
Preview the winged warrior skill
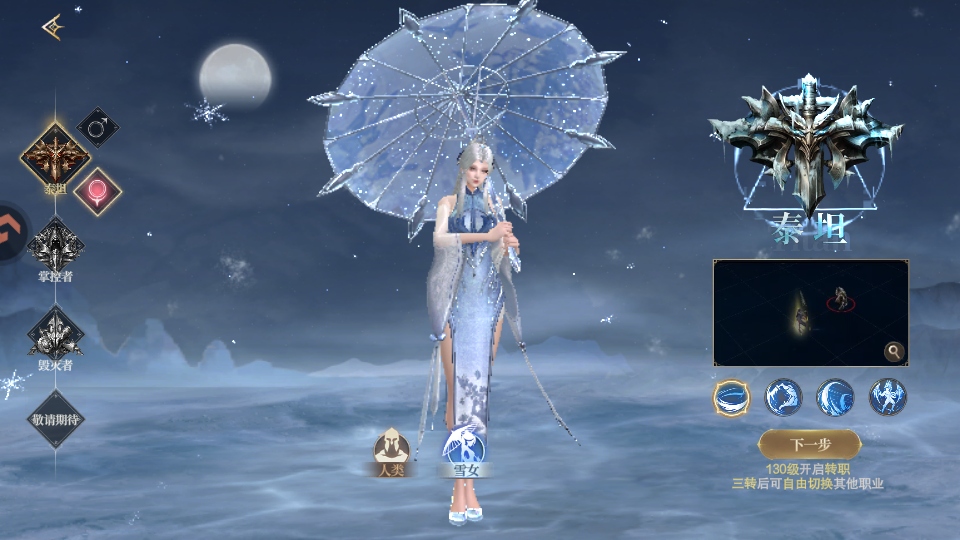point(887,397)
